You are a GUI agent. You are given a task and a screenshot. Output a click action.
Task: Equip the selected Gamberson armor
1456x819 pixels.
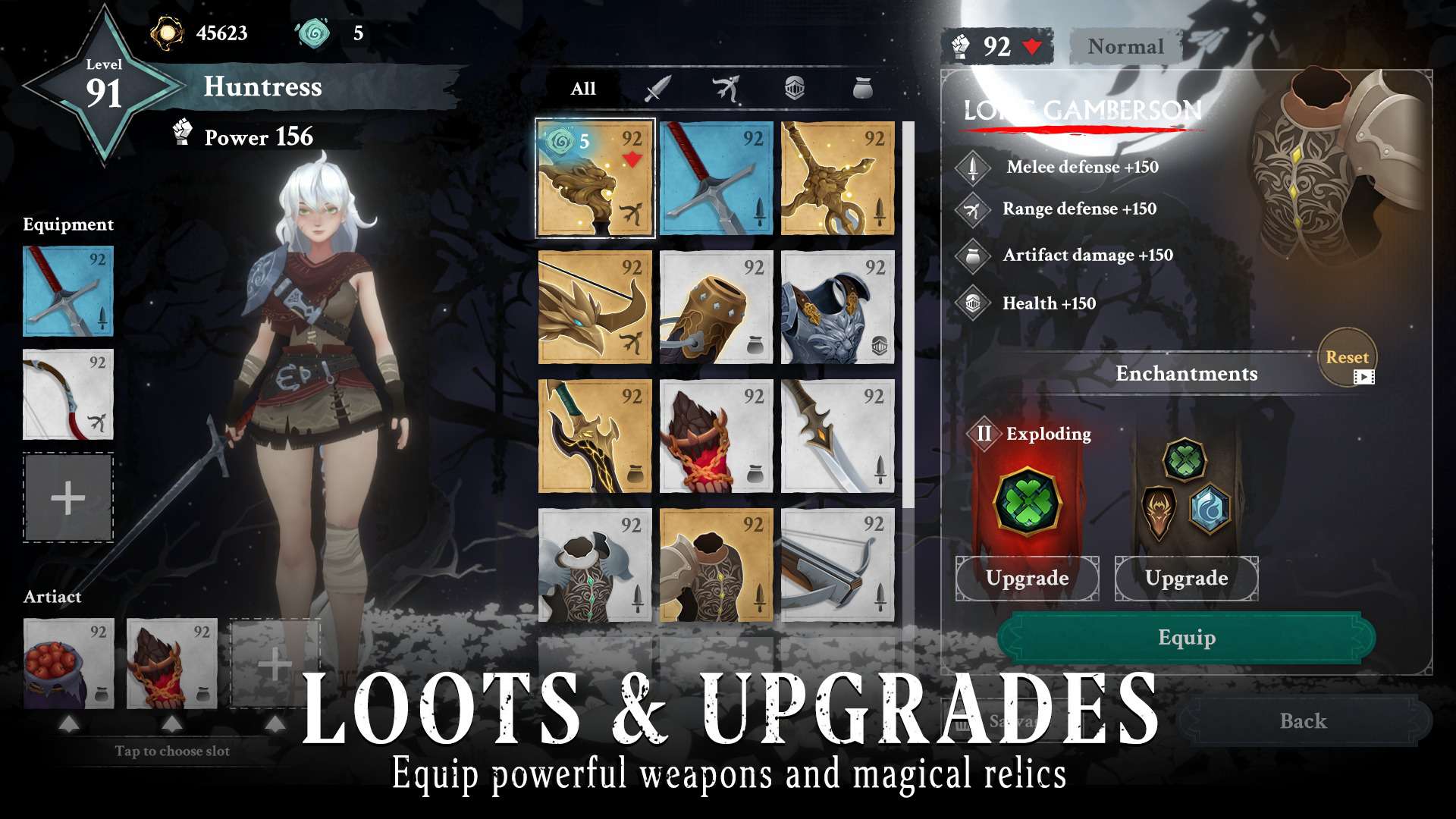pos(1186,638)
